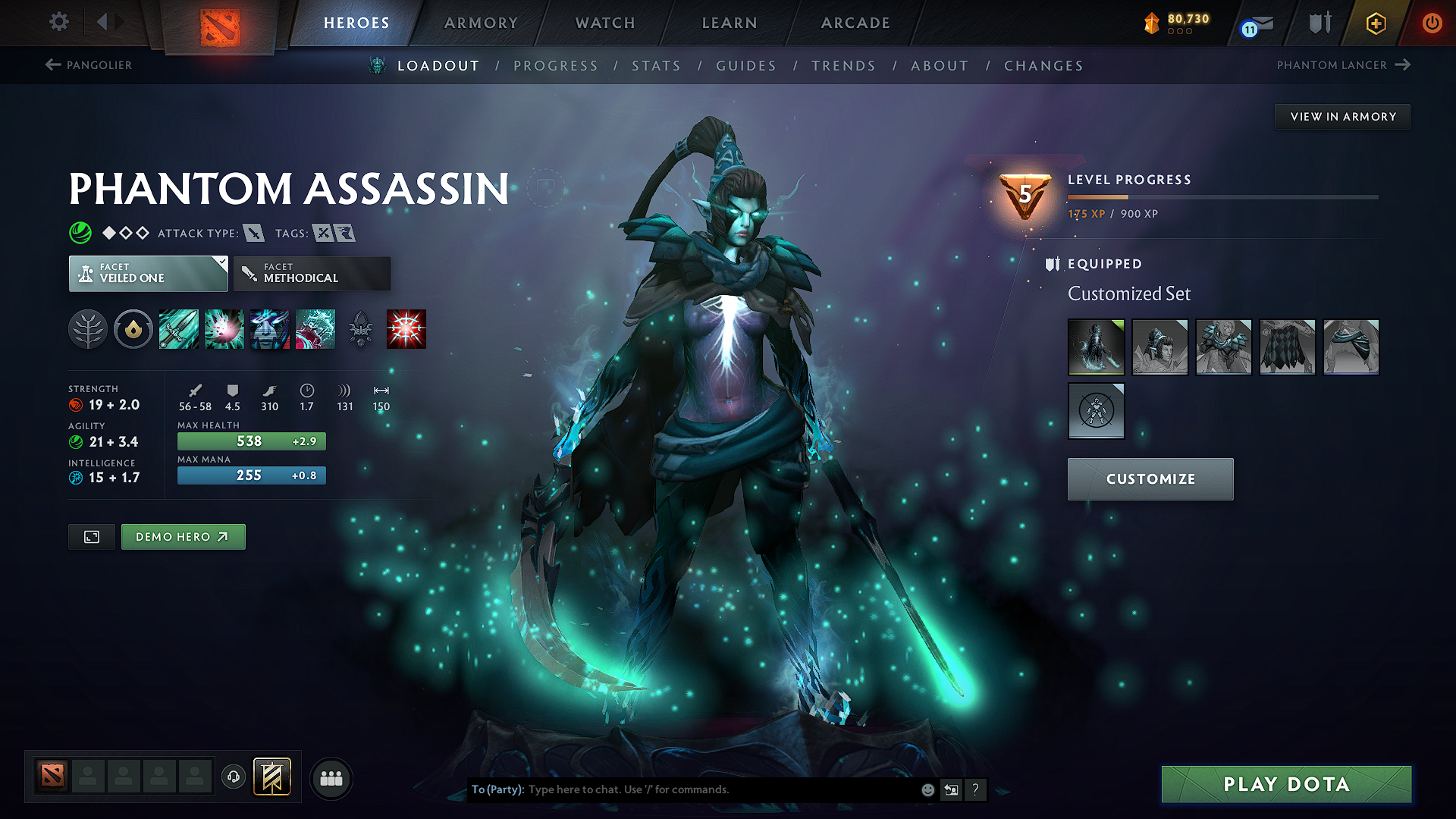Switch to the STATS tab
This screenshot has width=1456, height=819.
coord(657,66)
